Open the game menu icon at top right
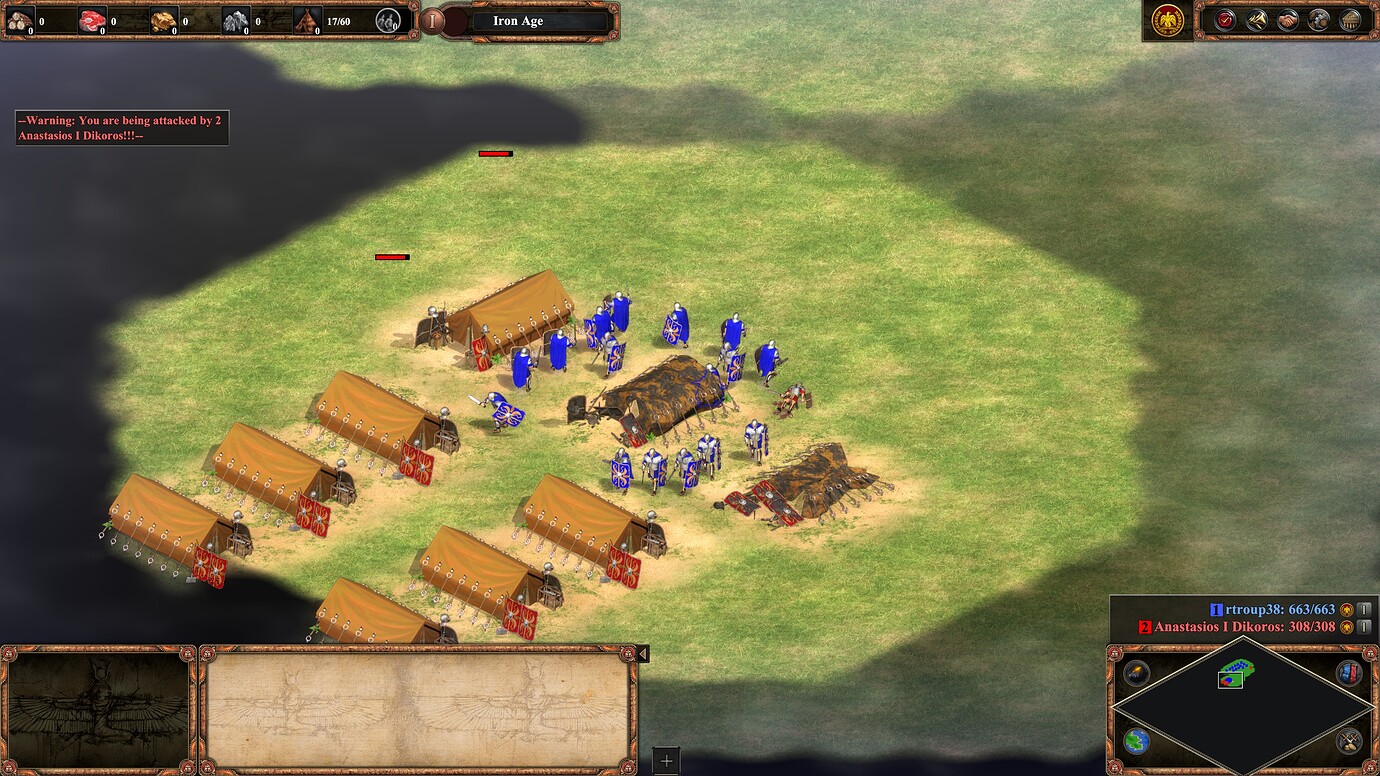This screenshot has width=1380, height=776. pyautogui.click(x=1167, y=21)
